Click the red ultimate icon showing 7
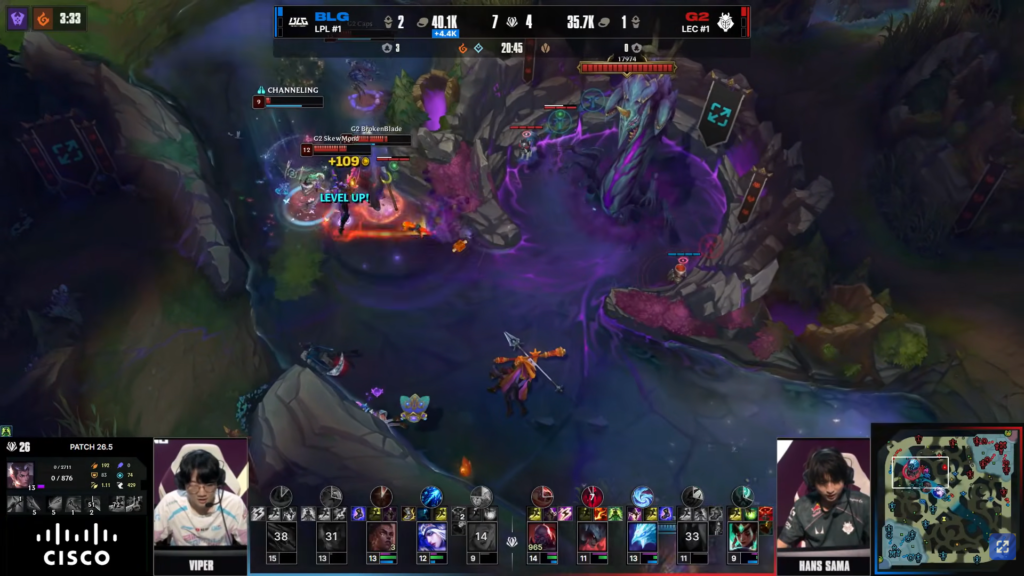This screenshot has width=1024, height=576. (x=592, y=496)
